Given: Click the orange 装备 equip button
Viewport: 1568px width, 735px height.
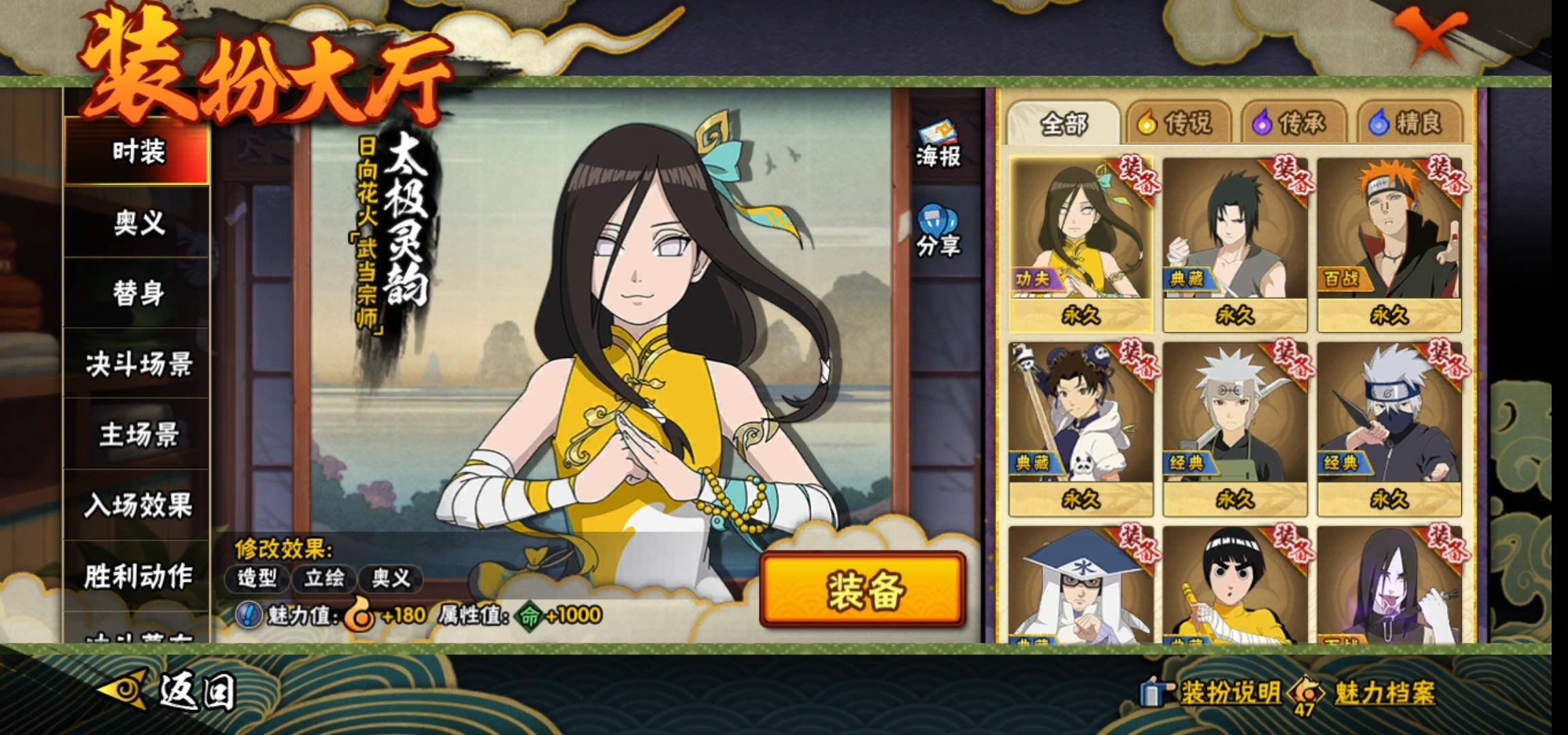Looking at the screenshot, I should [863, 590].
